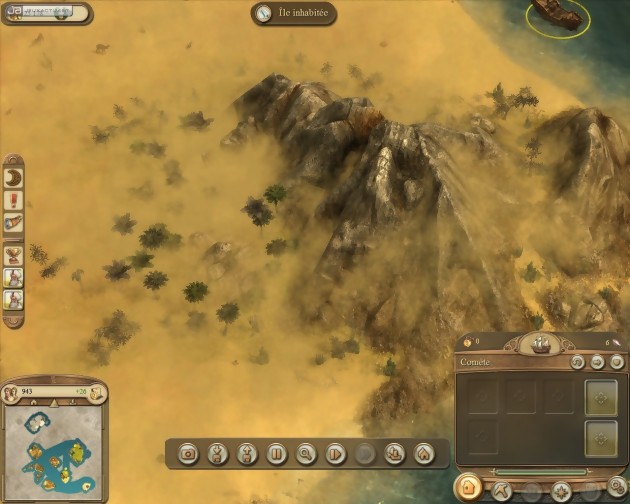630x504 pixels.
Task: Open the crescent moon side menu icon
Action: click(x=14, y=175)
